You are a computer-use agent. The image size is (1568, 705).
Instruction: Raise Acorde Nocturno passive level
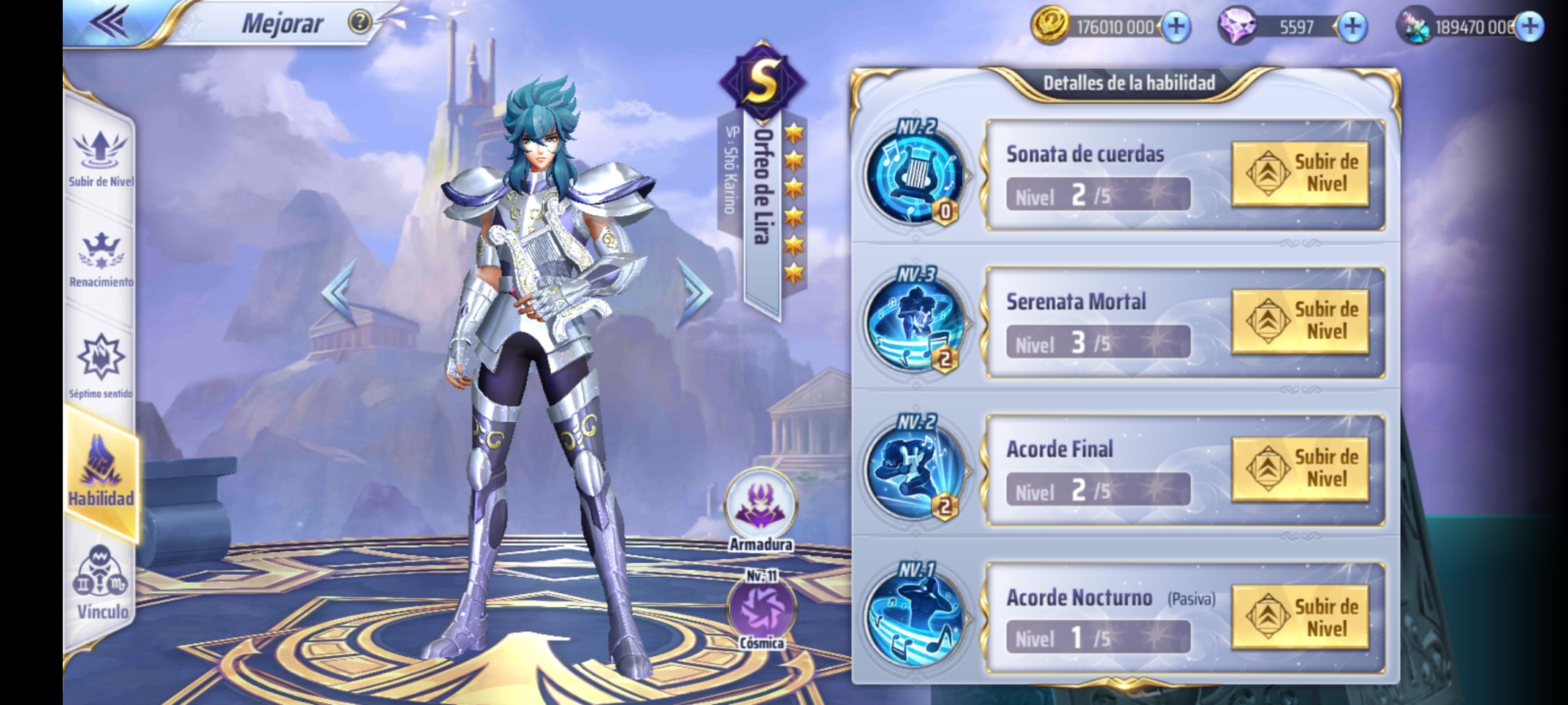[x=1300, y=618]
